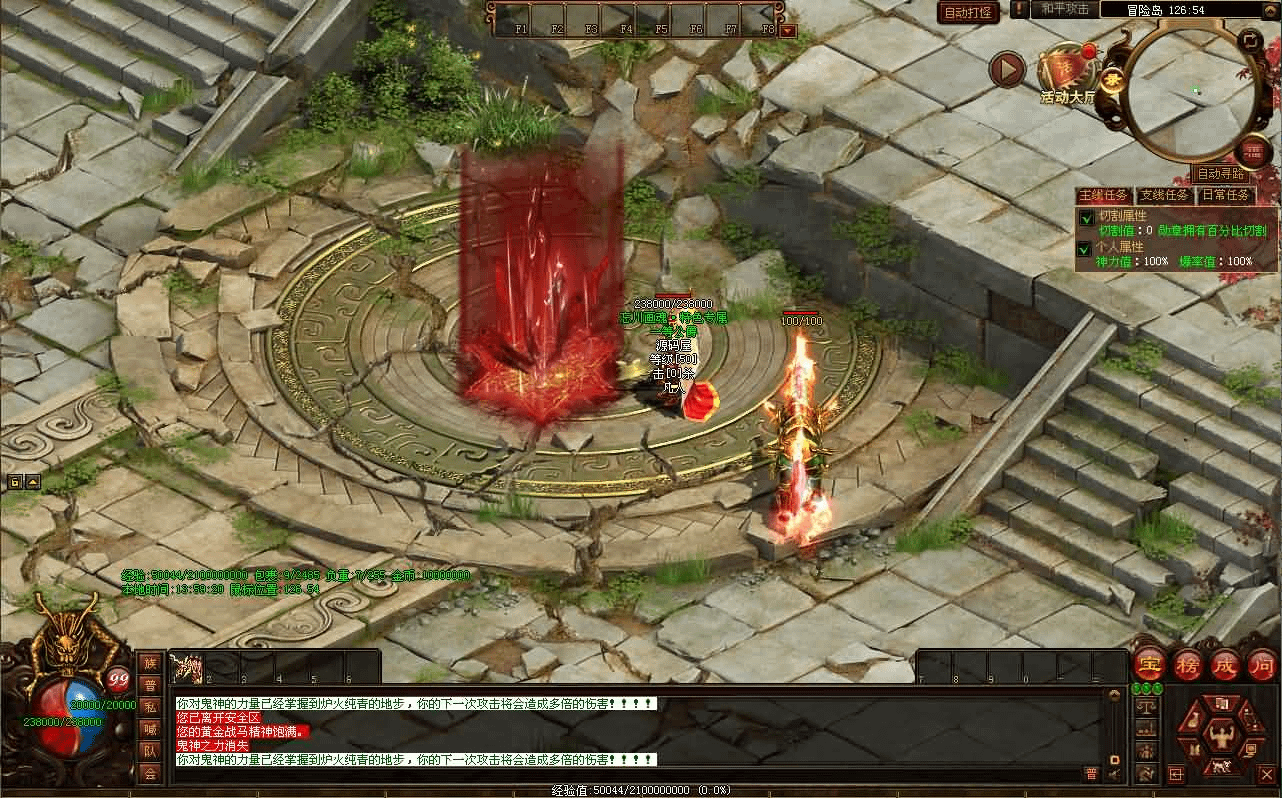
Task: Toggle the 自动打怪 auto-fight button
Action: (968, 12)
